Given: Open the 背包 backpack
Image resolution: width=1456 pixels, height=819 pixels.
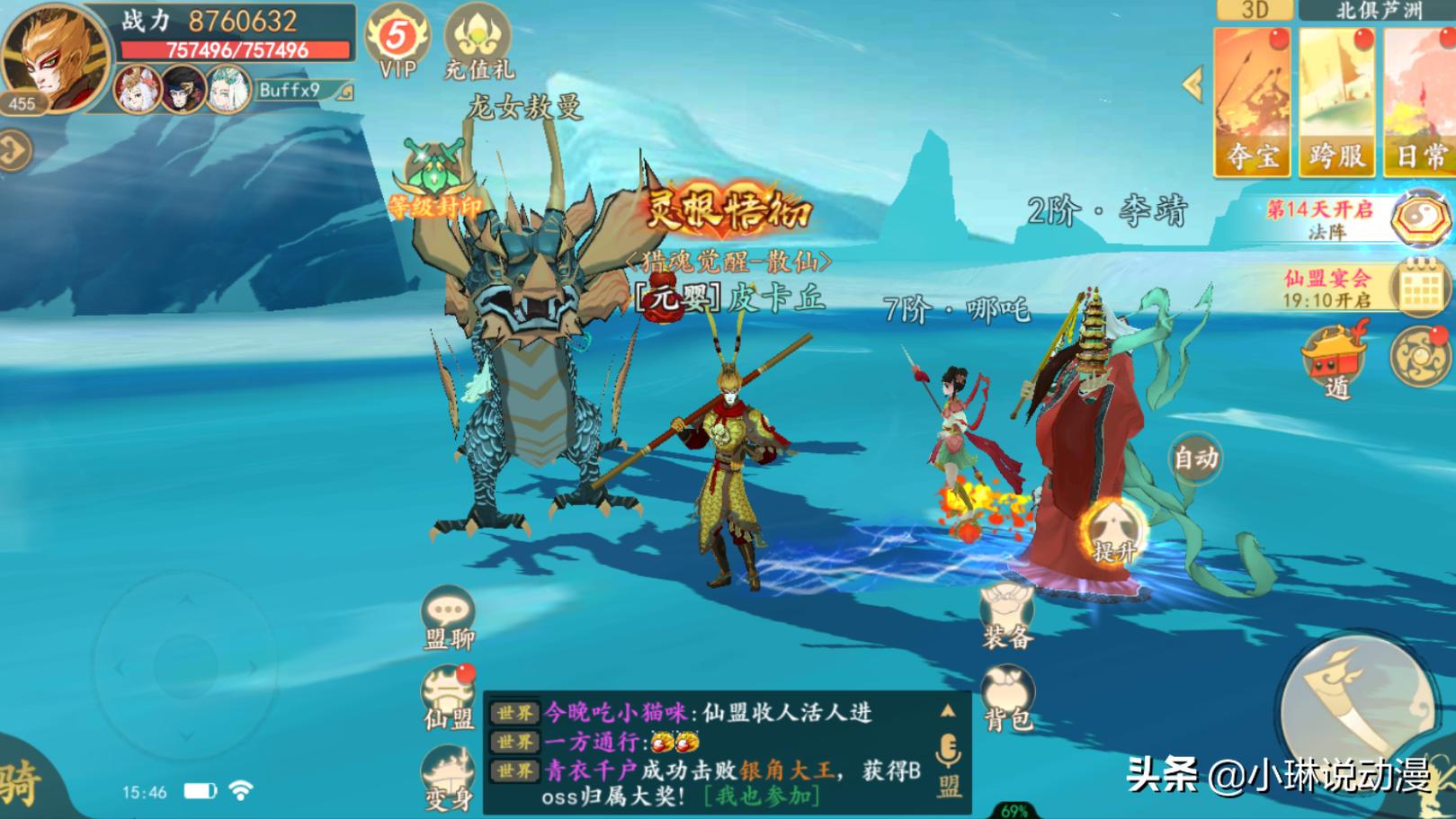Looking at the screenshot, I should (1007, 699).
